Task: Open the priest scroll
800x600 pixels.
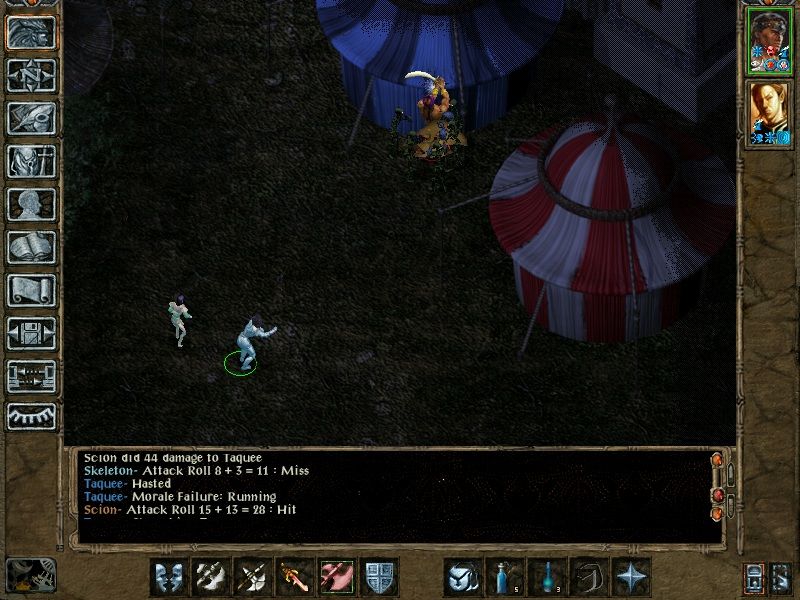Action: click(31, 290)
